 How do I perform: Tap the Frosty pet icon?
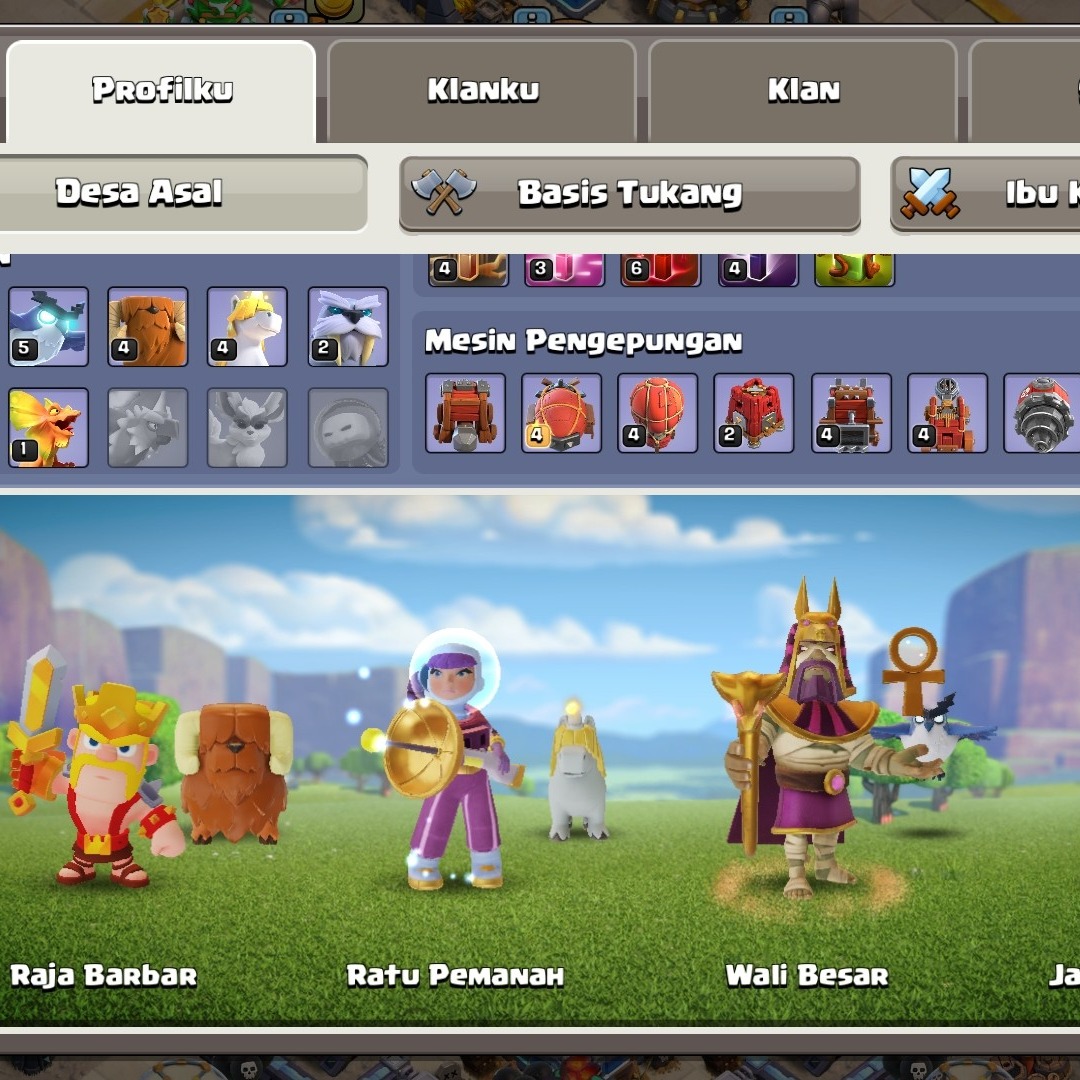coord(348,327)
